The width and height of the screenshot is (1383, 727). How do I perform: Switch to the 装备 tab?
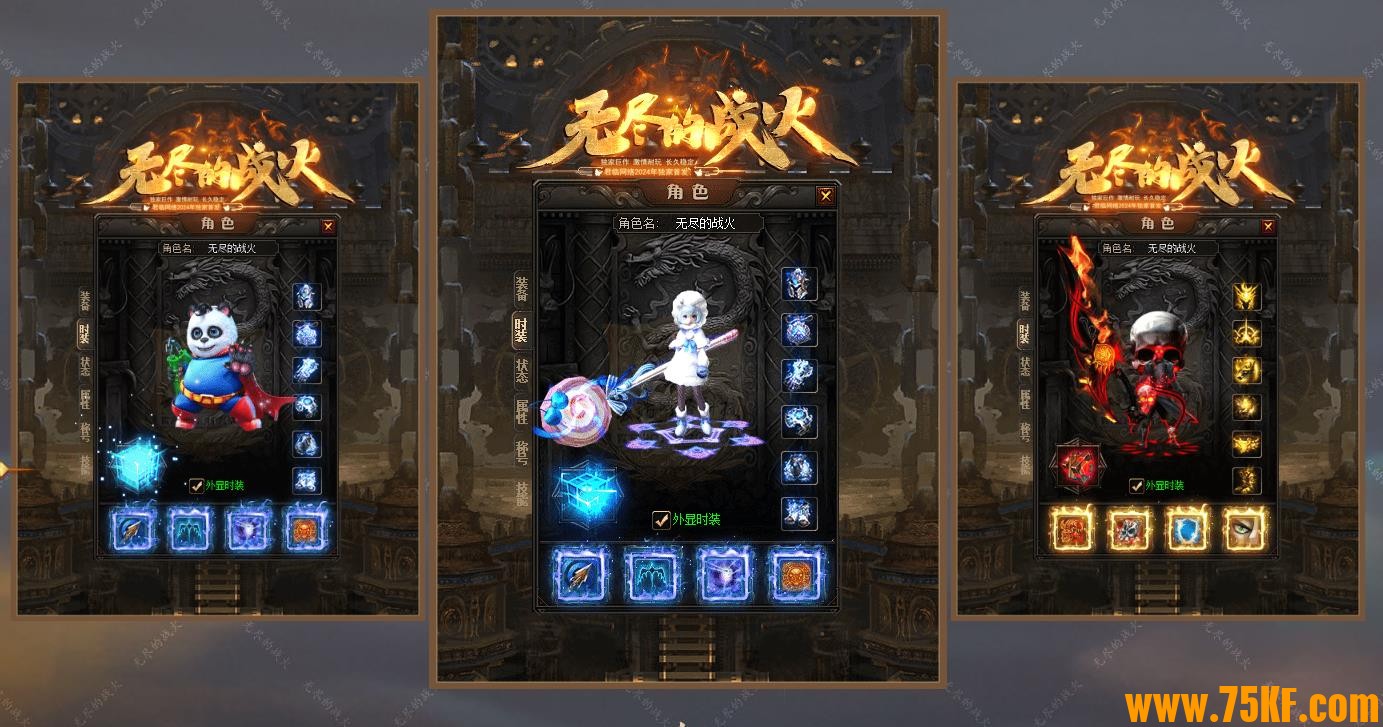(x=519, y=290)
